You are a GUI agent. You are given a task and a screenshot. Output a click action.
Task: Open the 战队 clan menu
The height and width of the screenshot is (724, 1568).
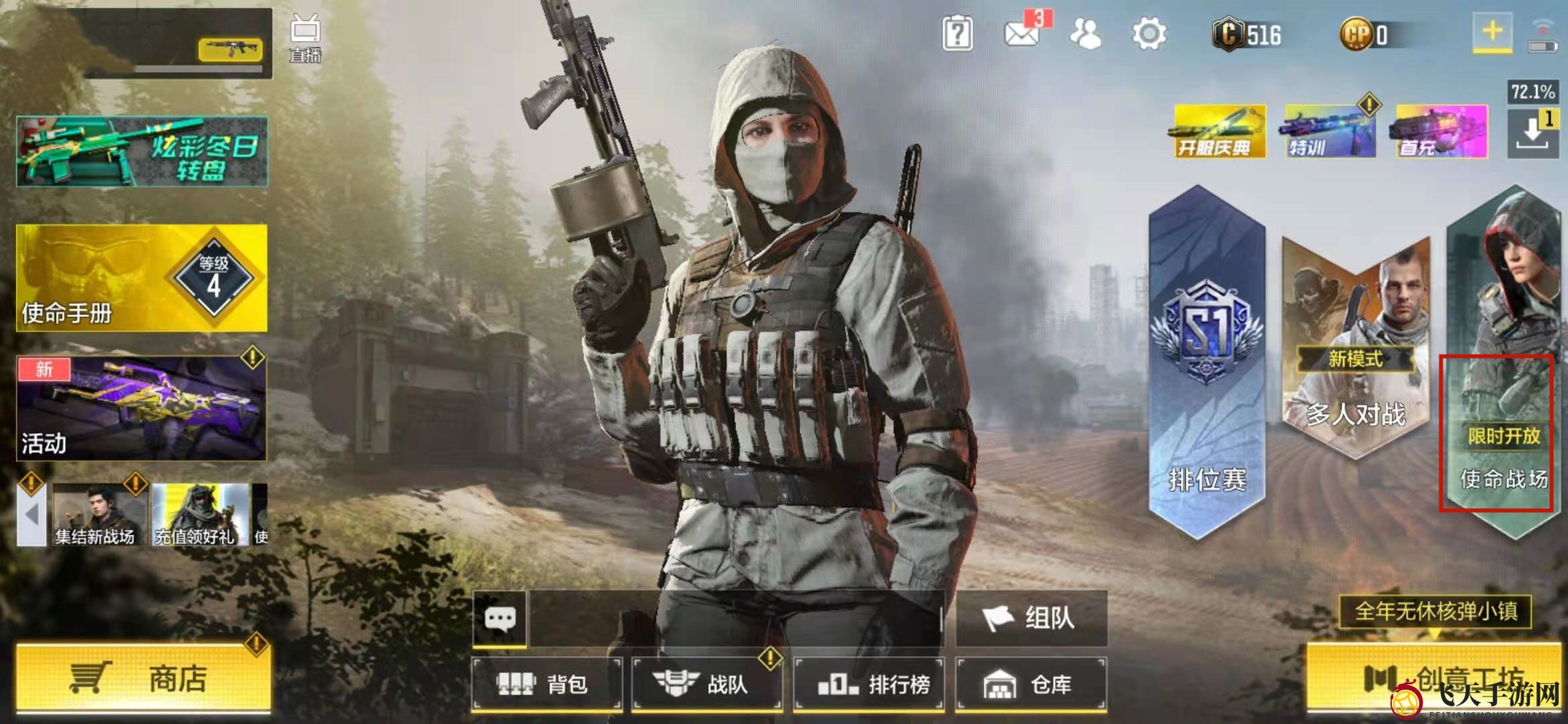point(707,684)
